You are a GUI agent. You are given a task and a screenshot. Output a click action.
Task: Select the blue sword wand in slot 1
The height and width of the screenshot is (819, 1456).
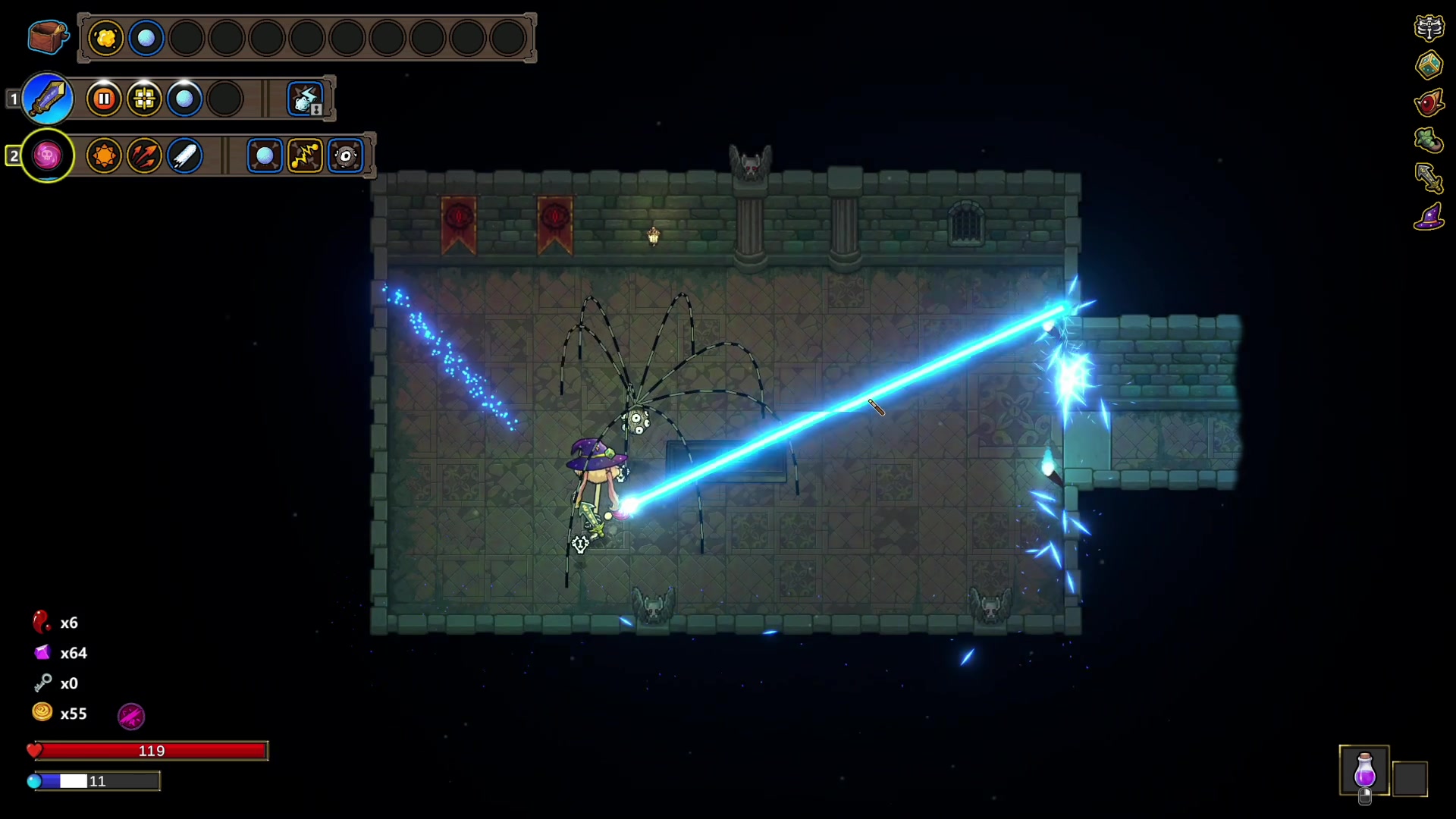[x=48, y=99]
